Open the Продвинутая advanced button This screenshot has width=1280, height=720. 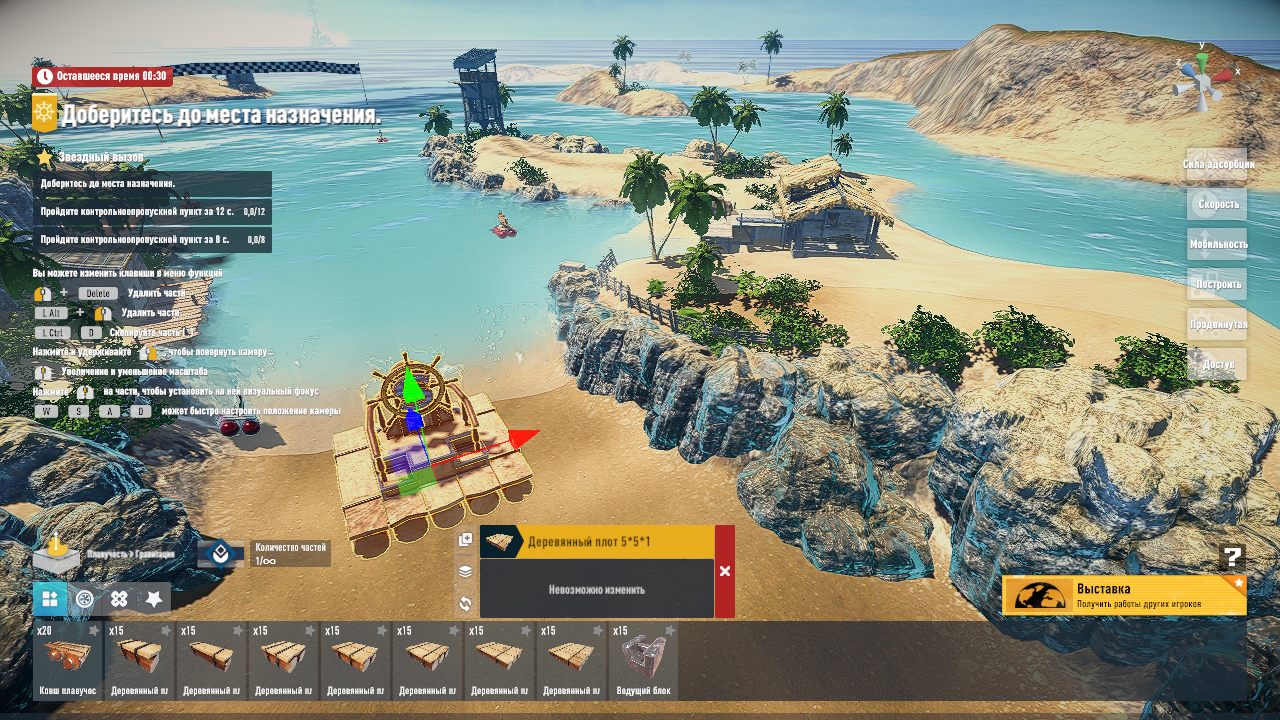[x=1217, y=324]
